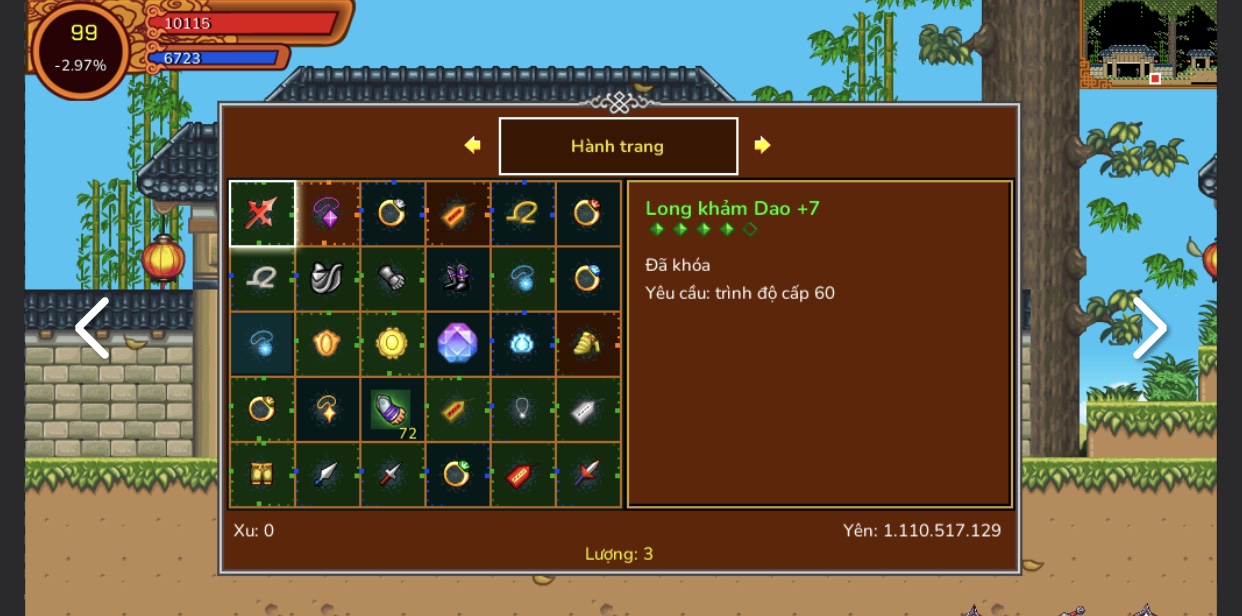
Task: Select the purple gem pendant slot
Action: [x=327, y=213]
